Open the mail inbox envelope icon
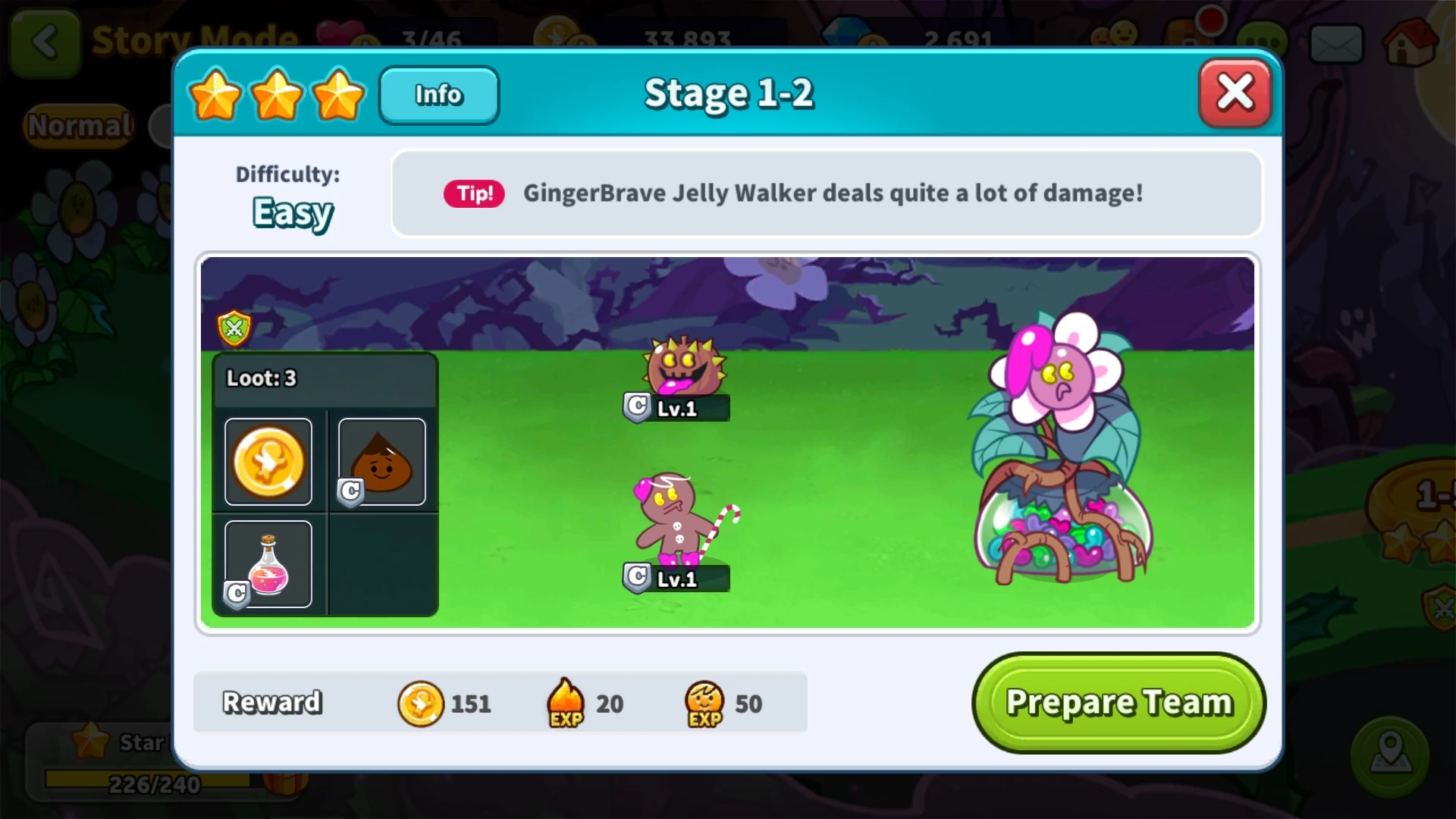This screenshot has height=819, width=1456. 1337,43
